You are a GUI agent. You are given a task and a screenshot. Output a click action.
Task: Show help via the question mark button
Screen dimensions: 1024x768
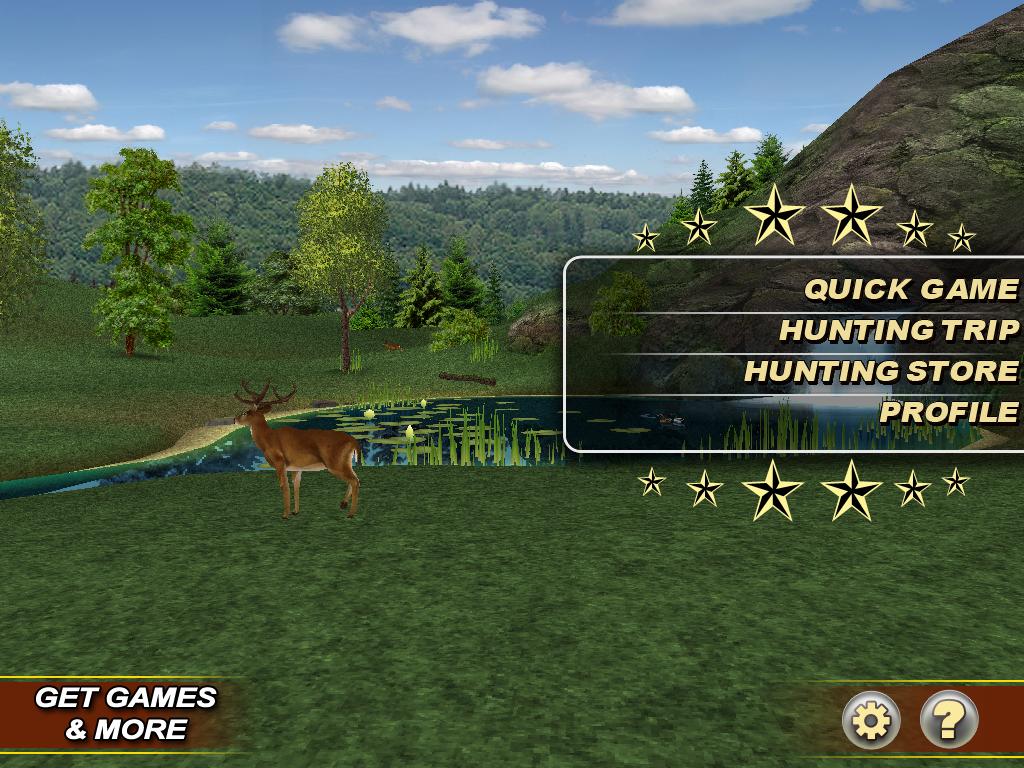point(949,719)
